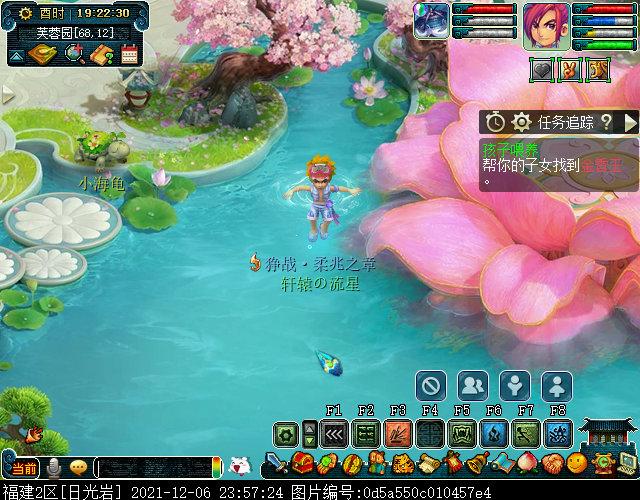Use the F6 blue flame skill
Screen dimensions: 640x500
494,434
